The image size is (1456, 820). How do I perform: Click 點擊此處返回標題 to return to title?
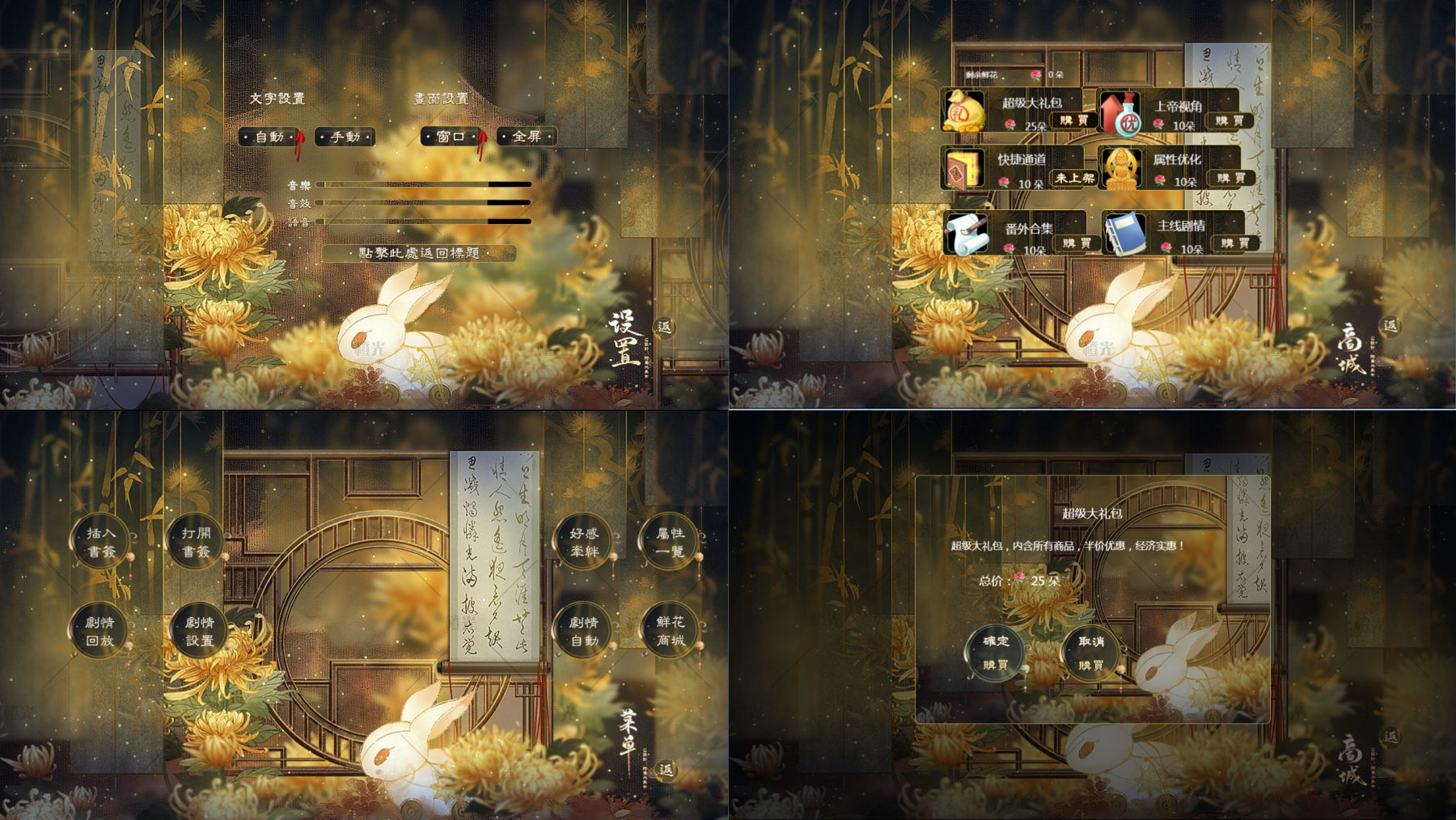pos(419,253)
